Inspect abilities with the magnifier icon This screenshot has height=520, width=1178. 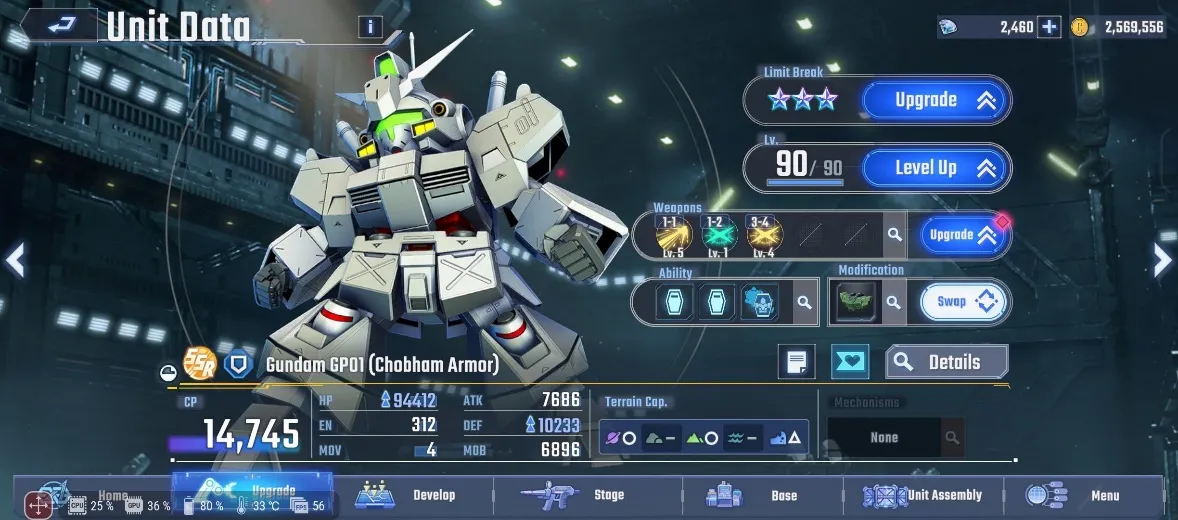coord(802,302)
